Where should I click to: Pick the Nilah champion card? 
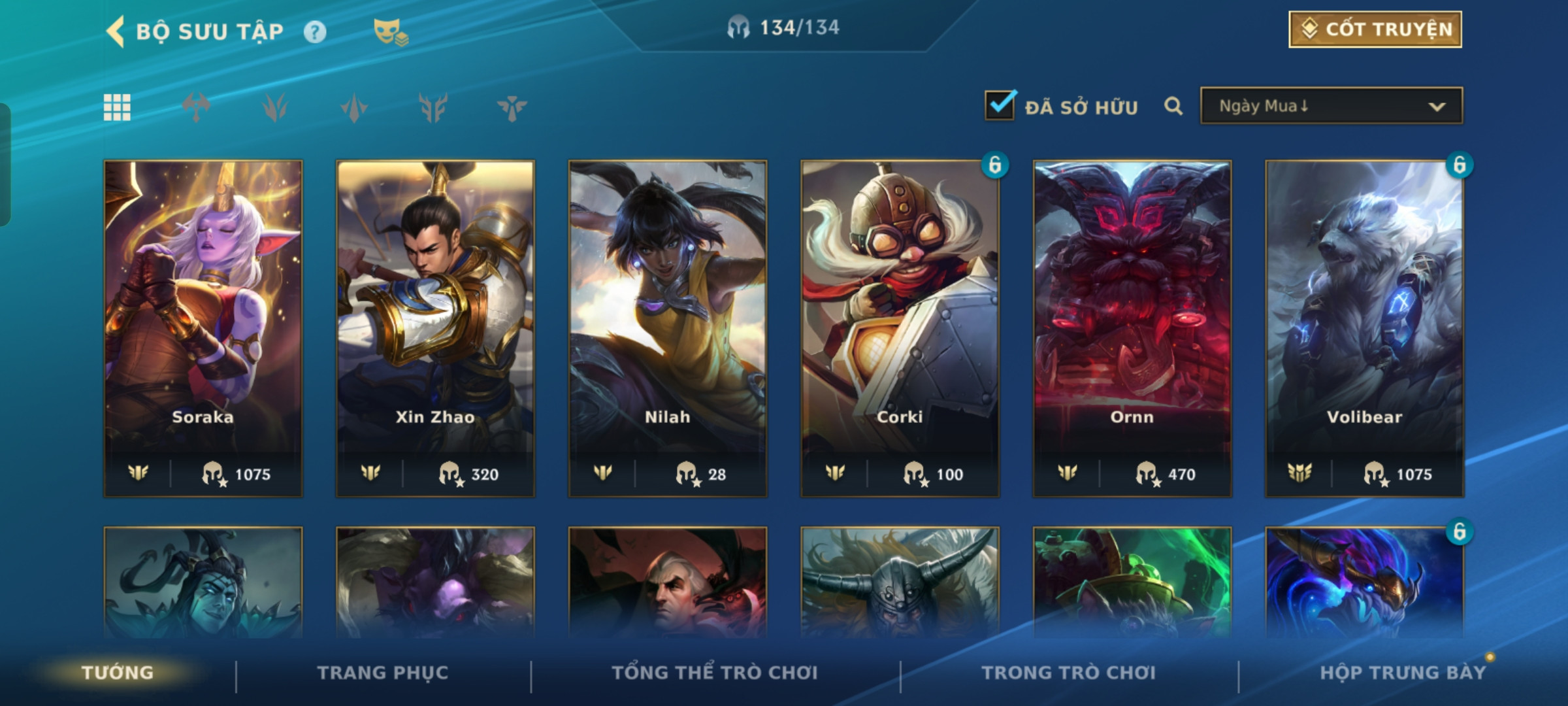(x=668, y=327)
